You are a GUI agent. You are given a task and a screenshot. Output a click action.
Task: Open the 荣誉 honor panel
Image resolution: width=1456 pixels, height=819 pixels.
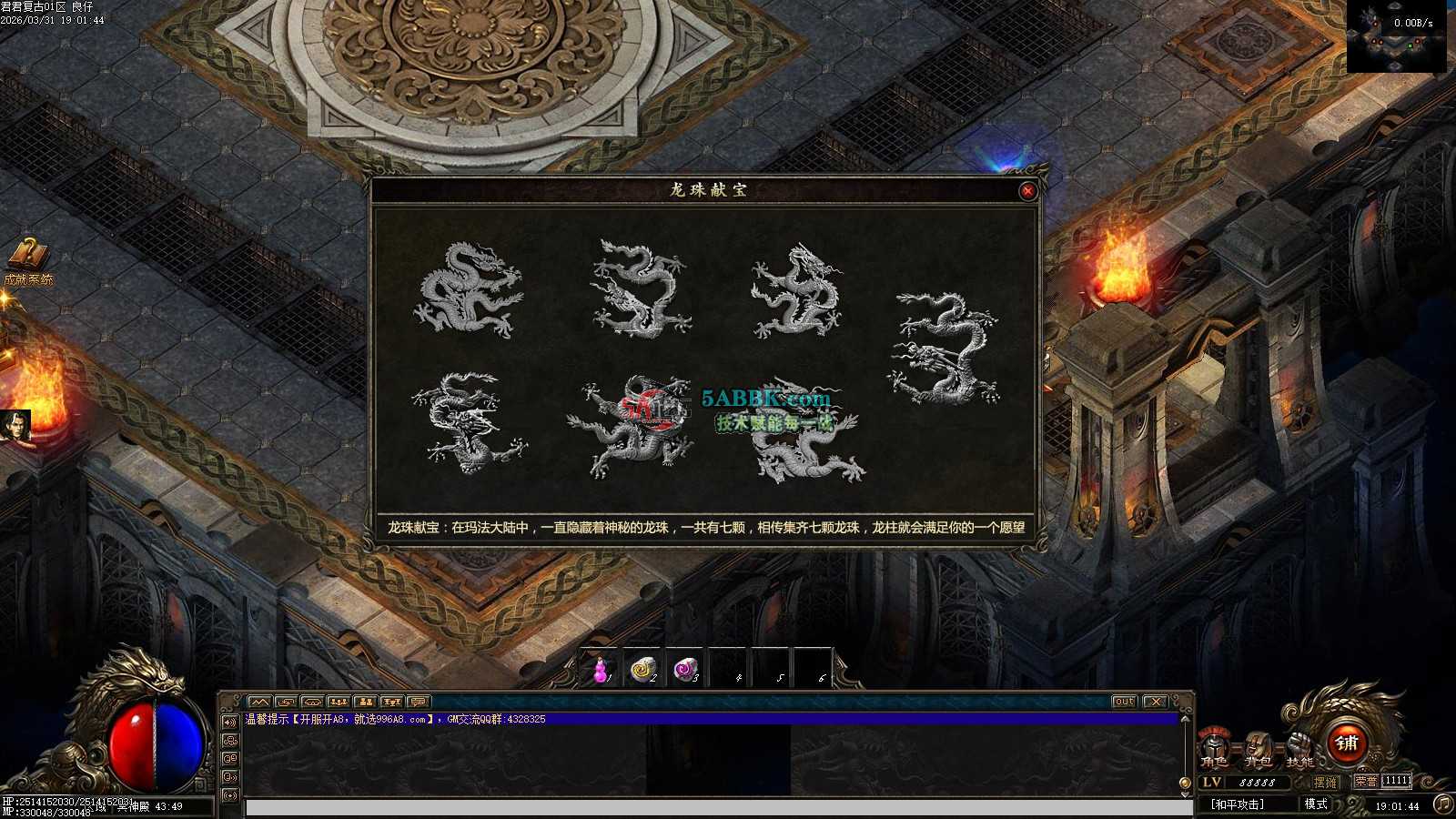[1366, 782]
